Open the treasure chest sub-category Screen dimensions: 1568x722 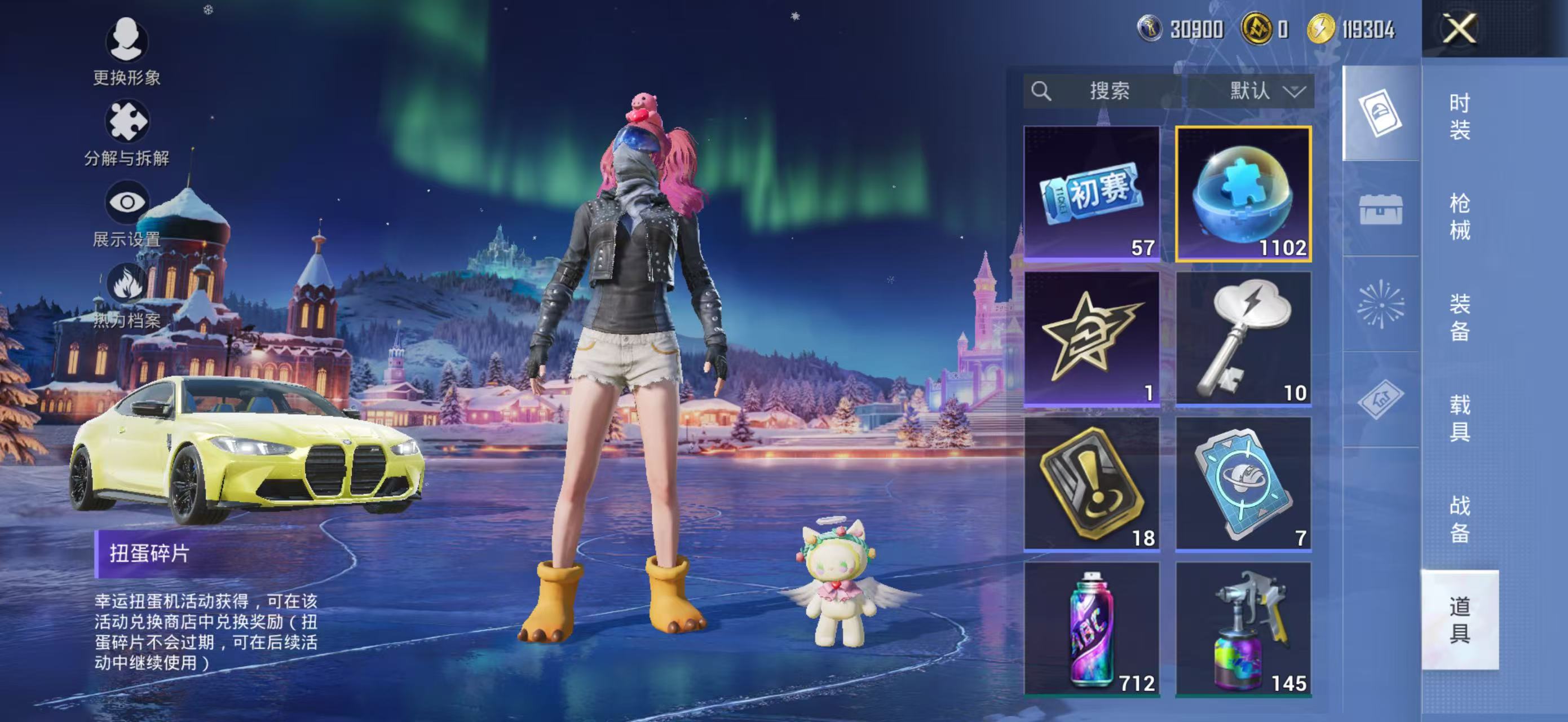1380,209
